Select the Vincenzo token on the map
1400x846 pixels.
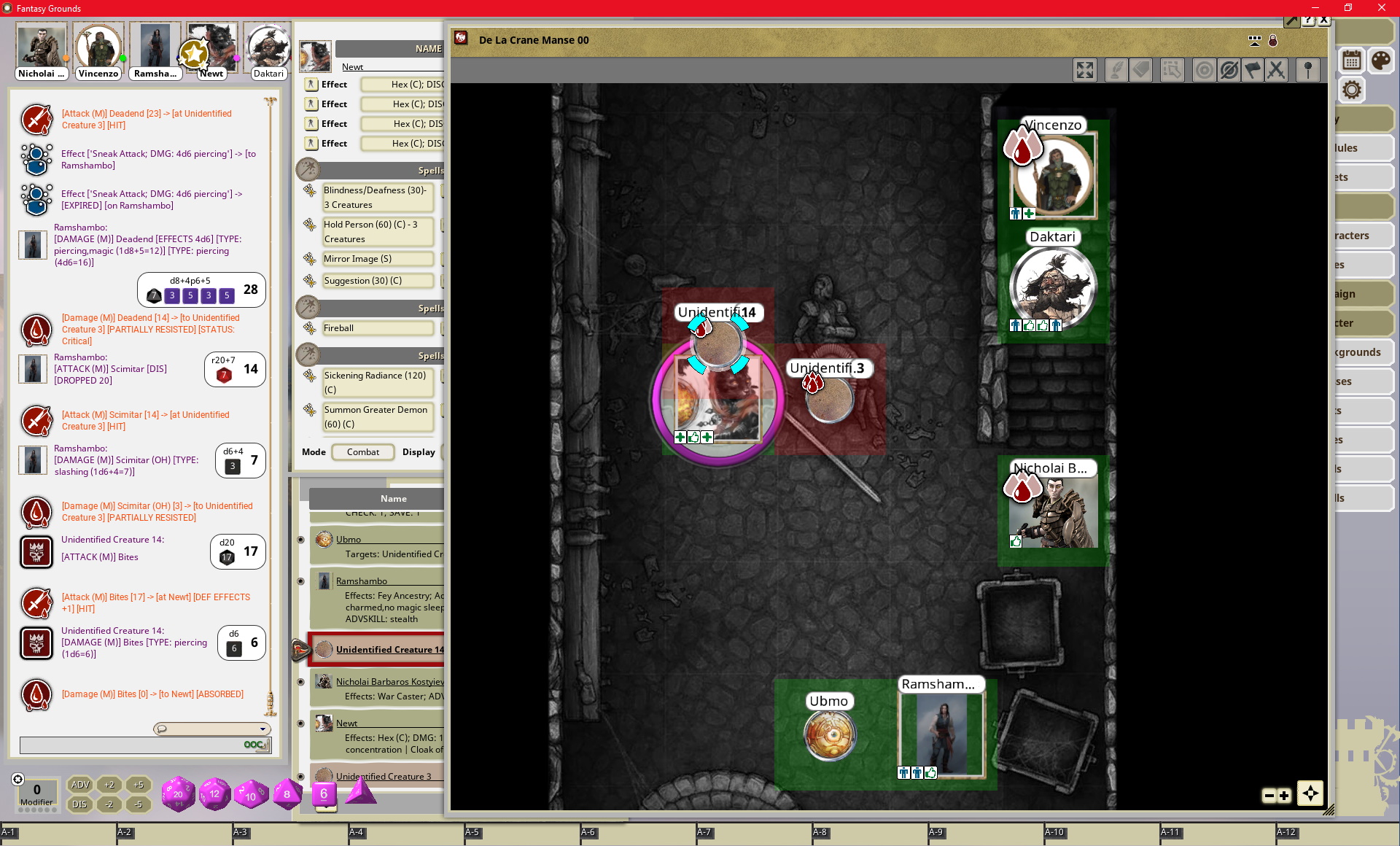tap(1053, 176)
